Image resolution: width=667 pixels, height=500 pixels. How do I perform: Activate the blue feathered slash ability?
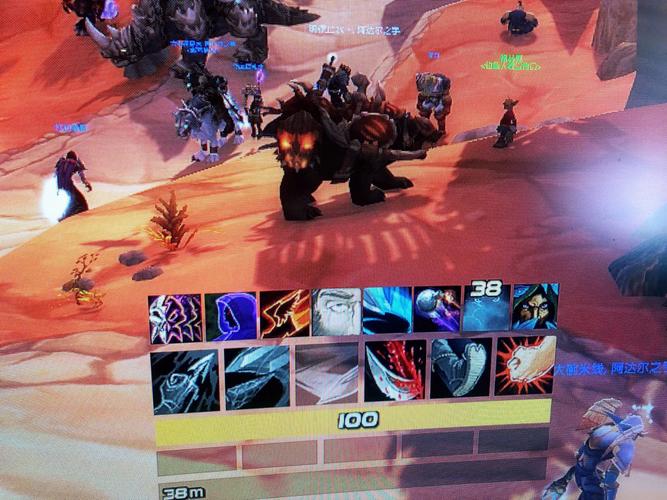click(387, 310)
